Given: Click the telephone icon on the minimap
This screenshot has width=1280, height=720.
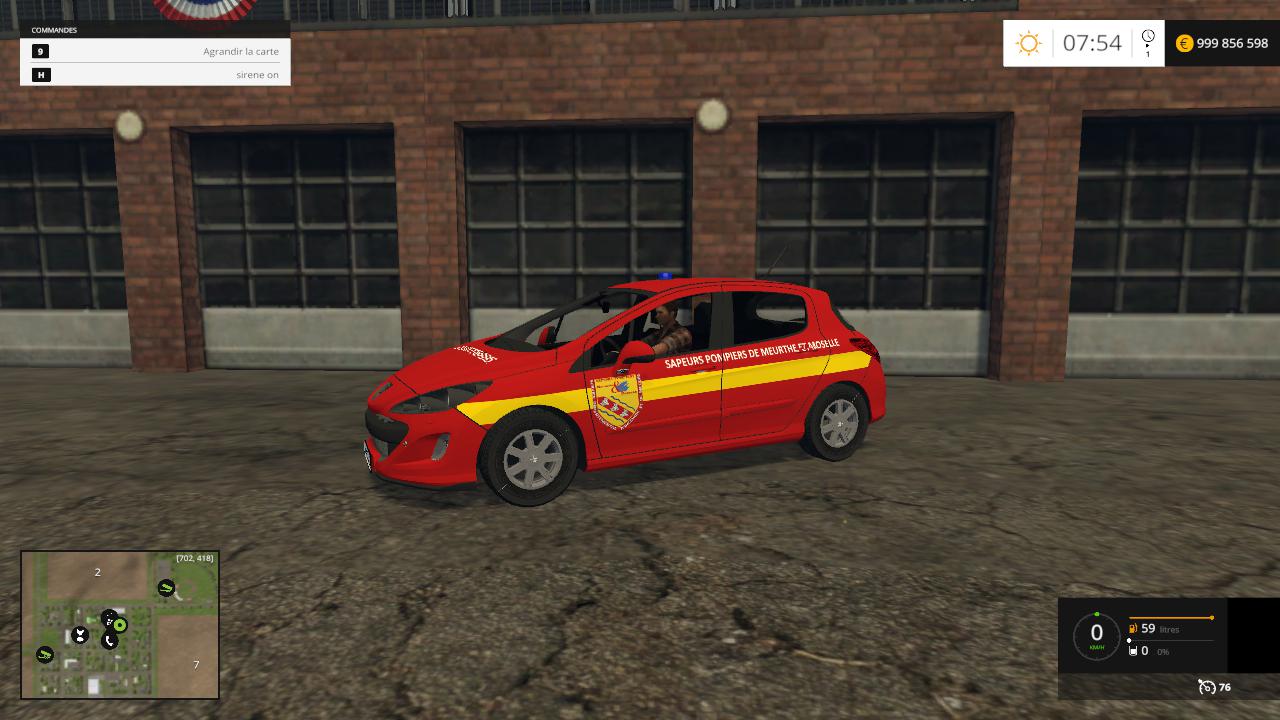Looking at the screenshot, I should coord(110,640).
